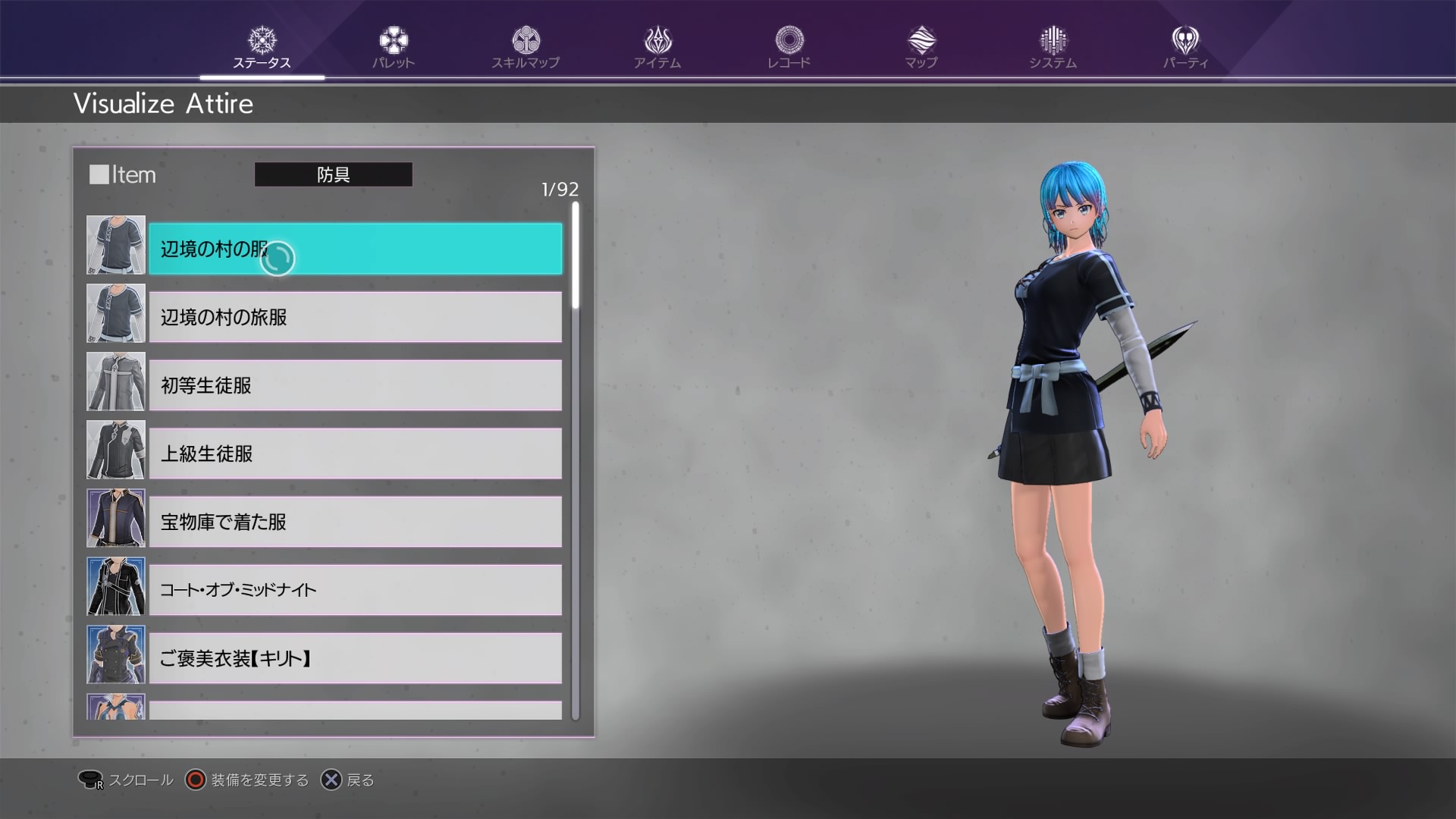Choose コート・オブ・ミッドナイト from the list

point(355,590)
